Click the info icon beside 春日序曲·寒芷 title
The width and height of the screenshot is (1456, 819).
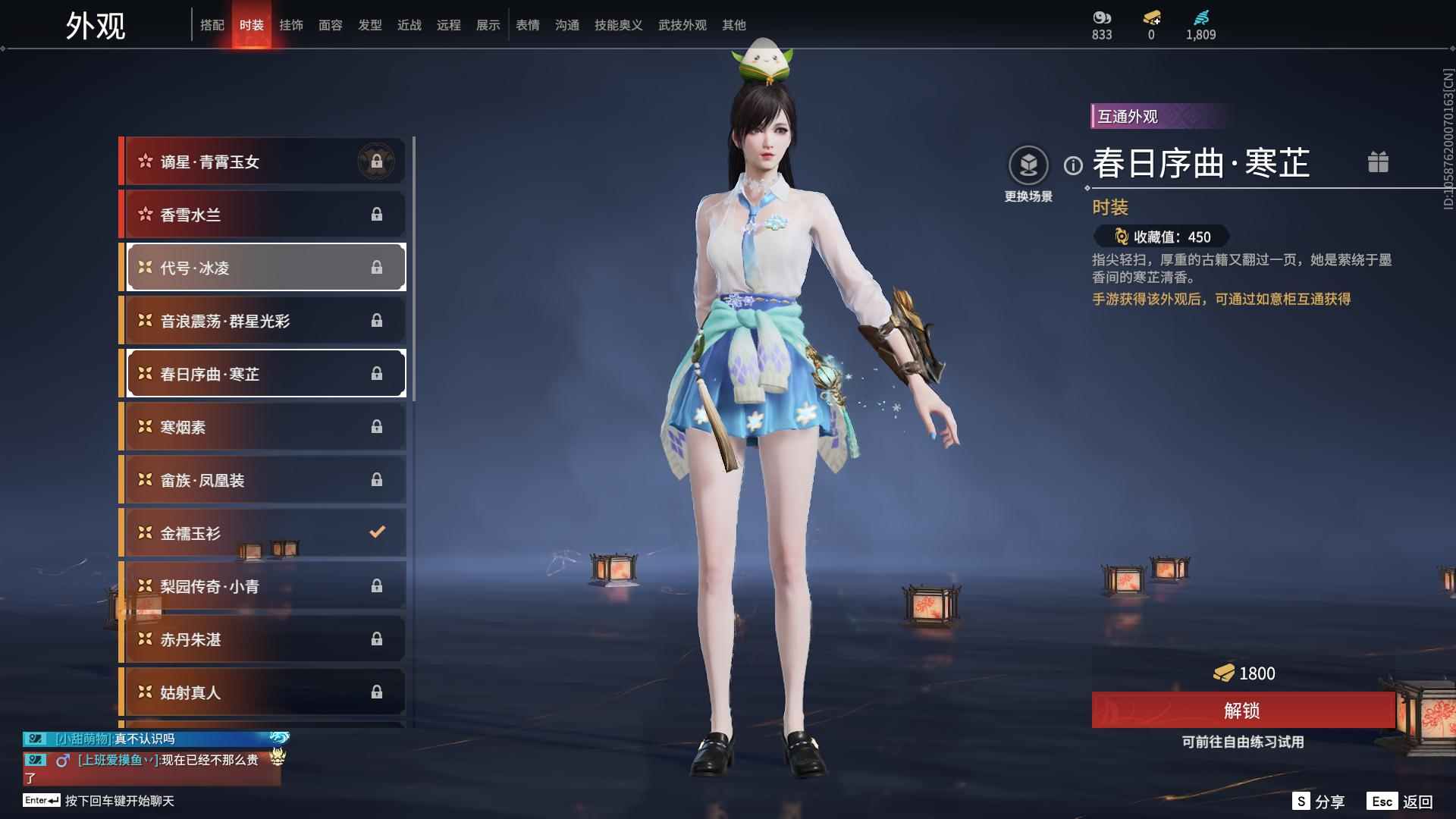(x=1072, y=166)
